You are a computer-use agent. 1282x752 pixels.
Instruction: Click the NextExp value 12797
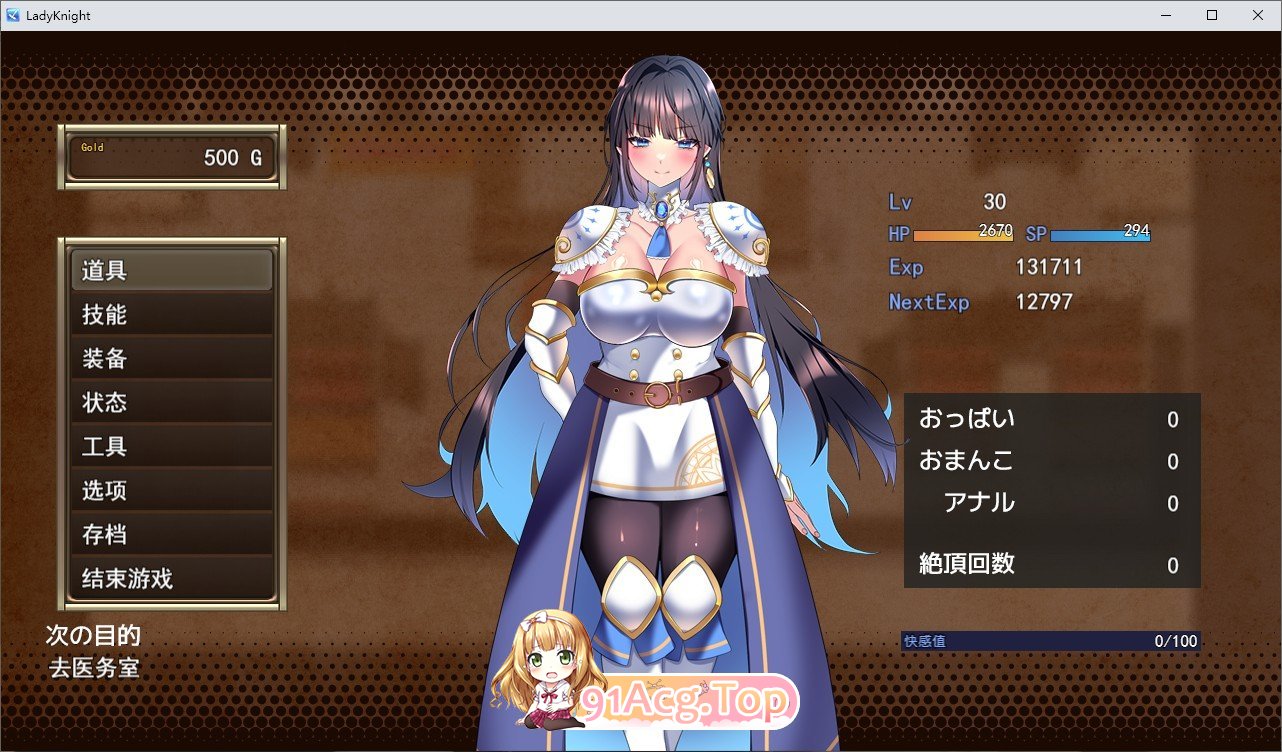(1045, 301)
